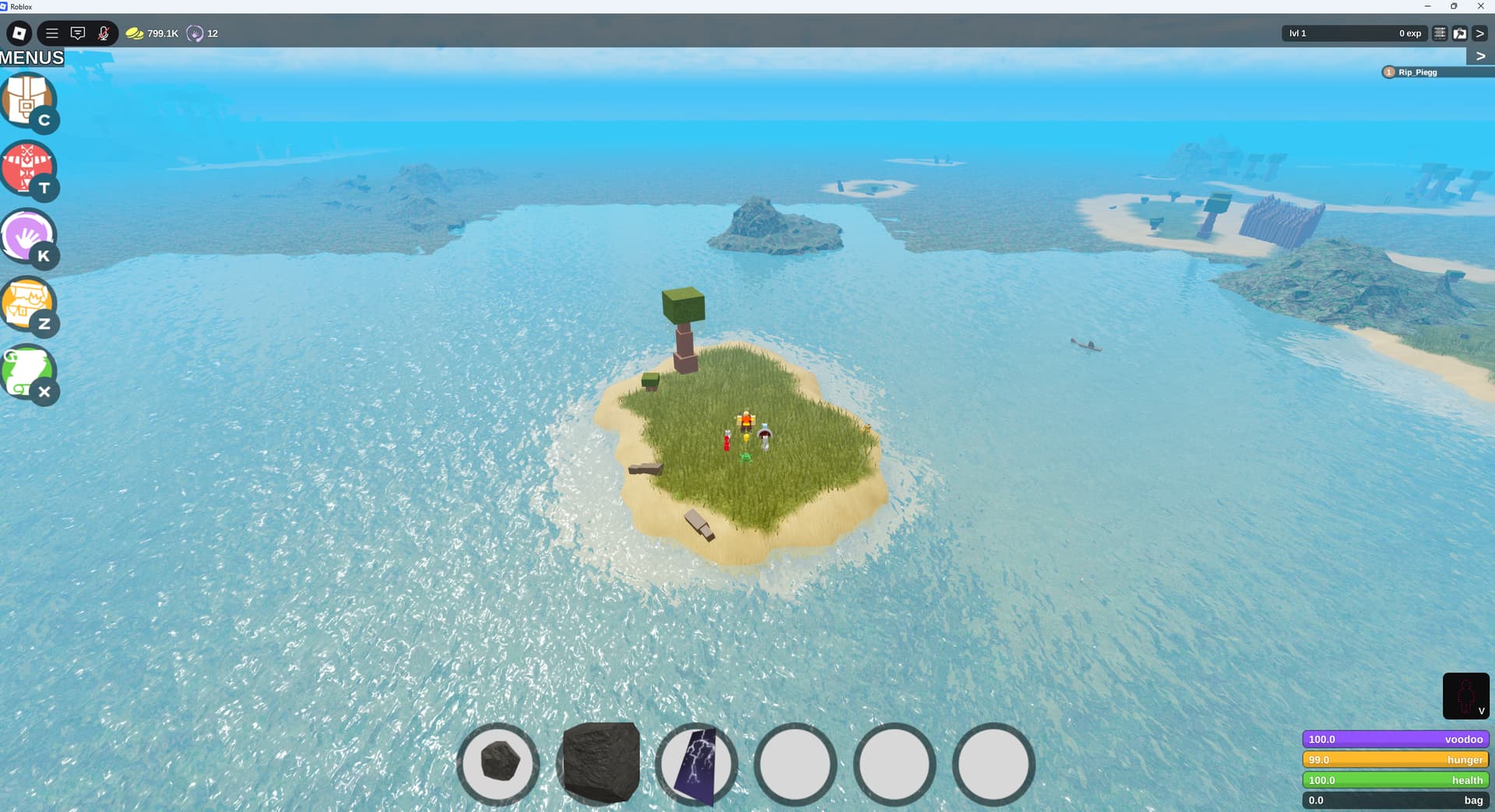The image size is (1495, 812).
Task: Open the Roblox main menu logo button
Action: (19, 33)
